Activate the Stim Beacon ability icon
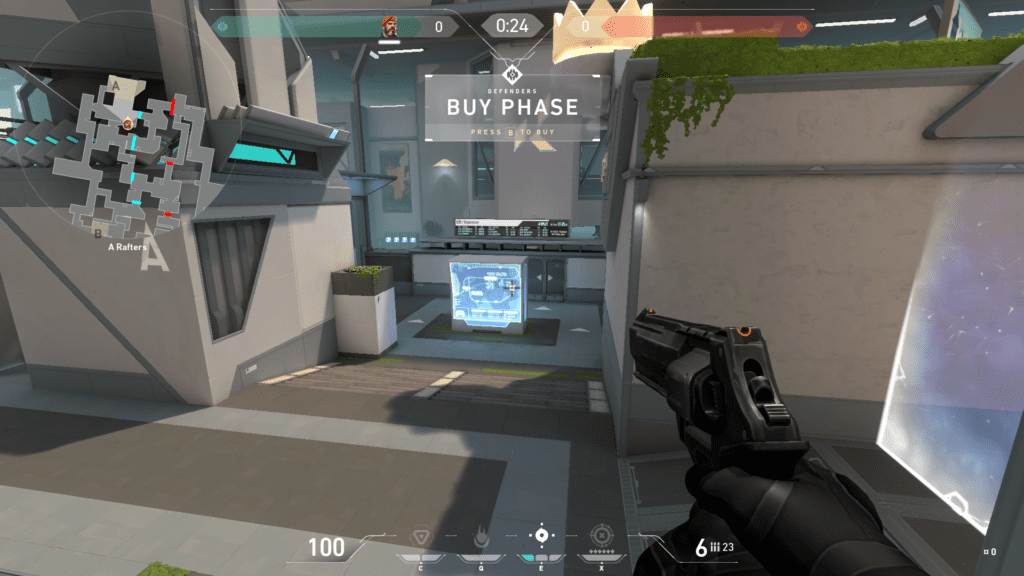This screenshot has height=576, width=1024. tap(420, 538)
